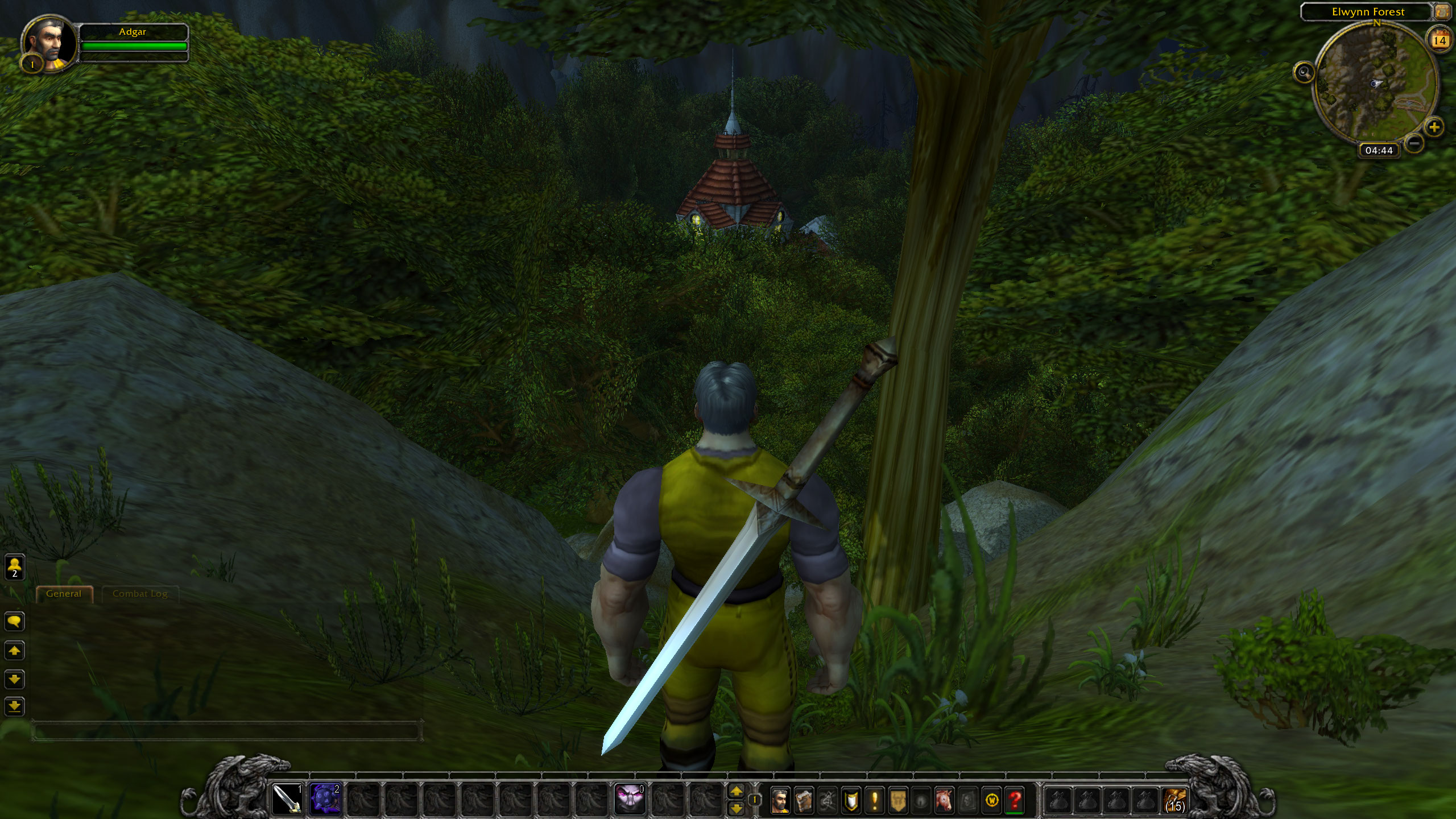Activate the sword attack ability in slot 1
Screen dimensions: 1456x819
(x=287, y=800)
